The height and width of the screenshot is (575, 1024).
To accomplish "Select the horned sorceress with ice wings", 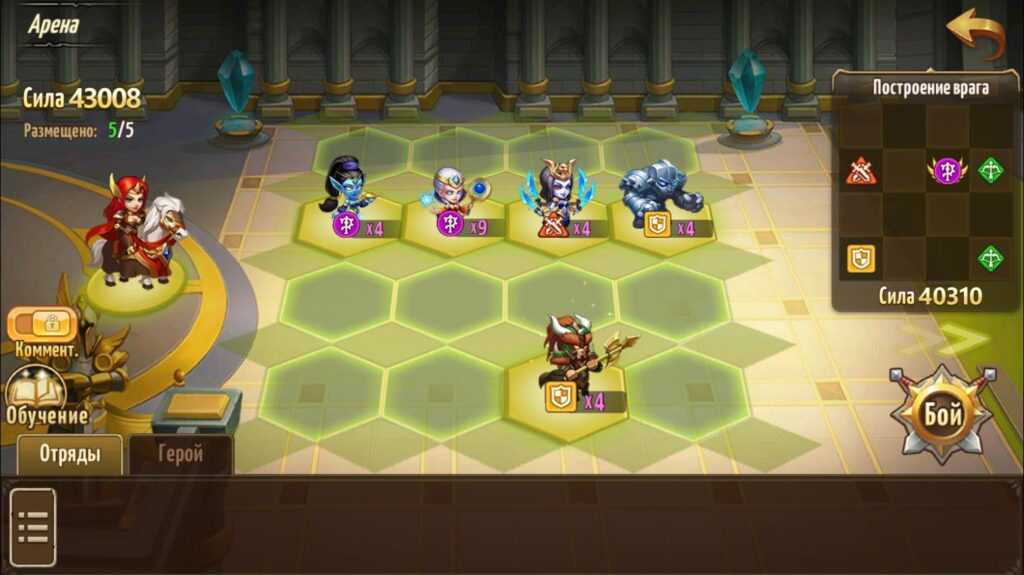I will pyautogui.click(x=553, y=193).
